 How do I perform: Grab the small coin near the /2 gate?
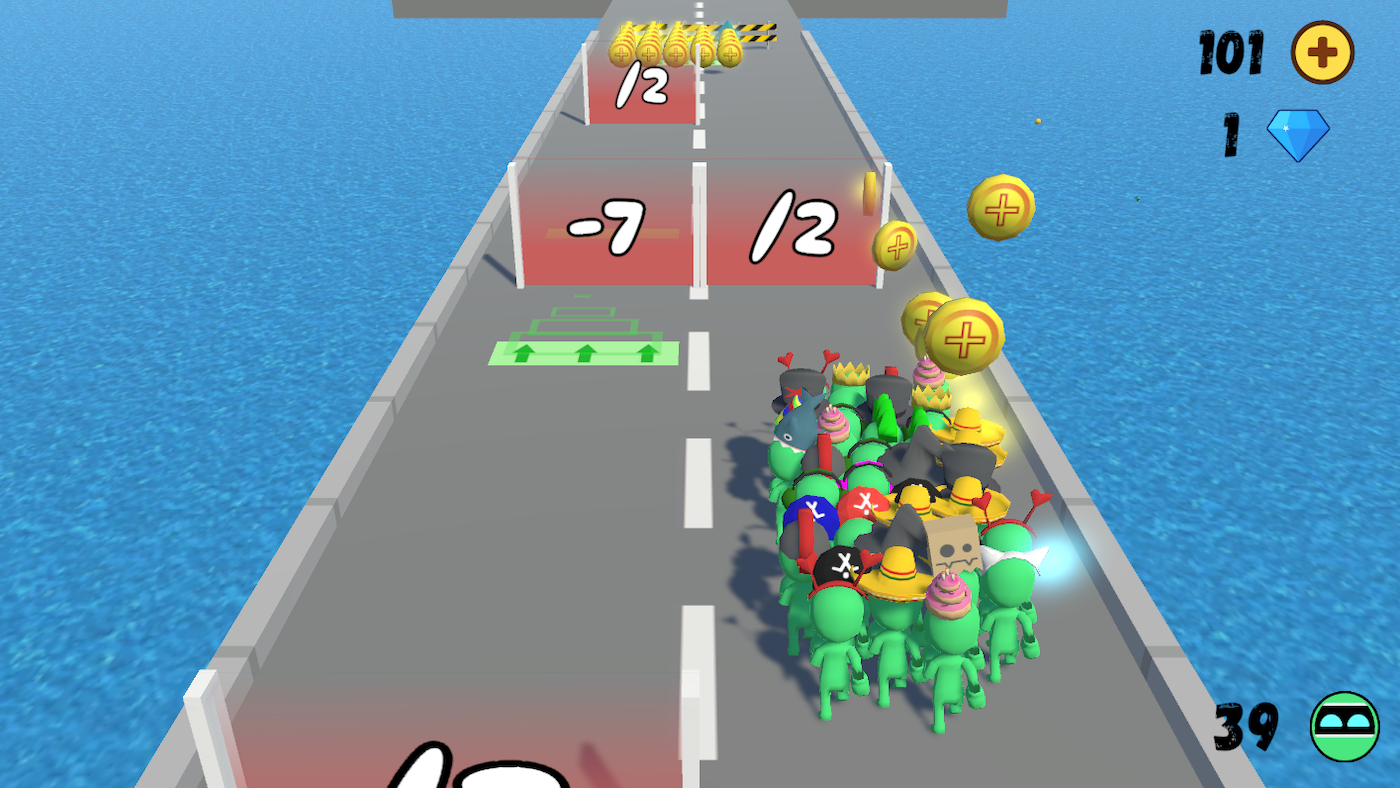[x=893, y=244]
